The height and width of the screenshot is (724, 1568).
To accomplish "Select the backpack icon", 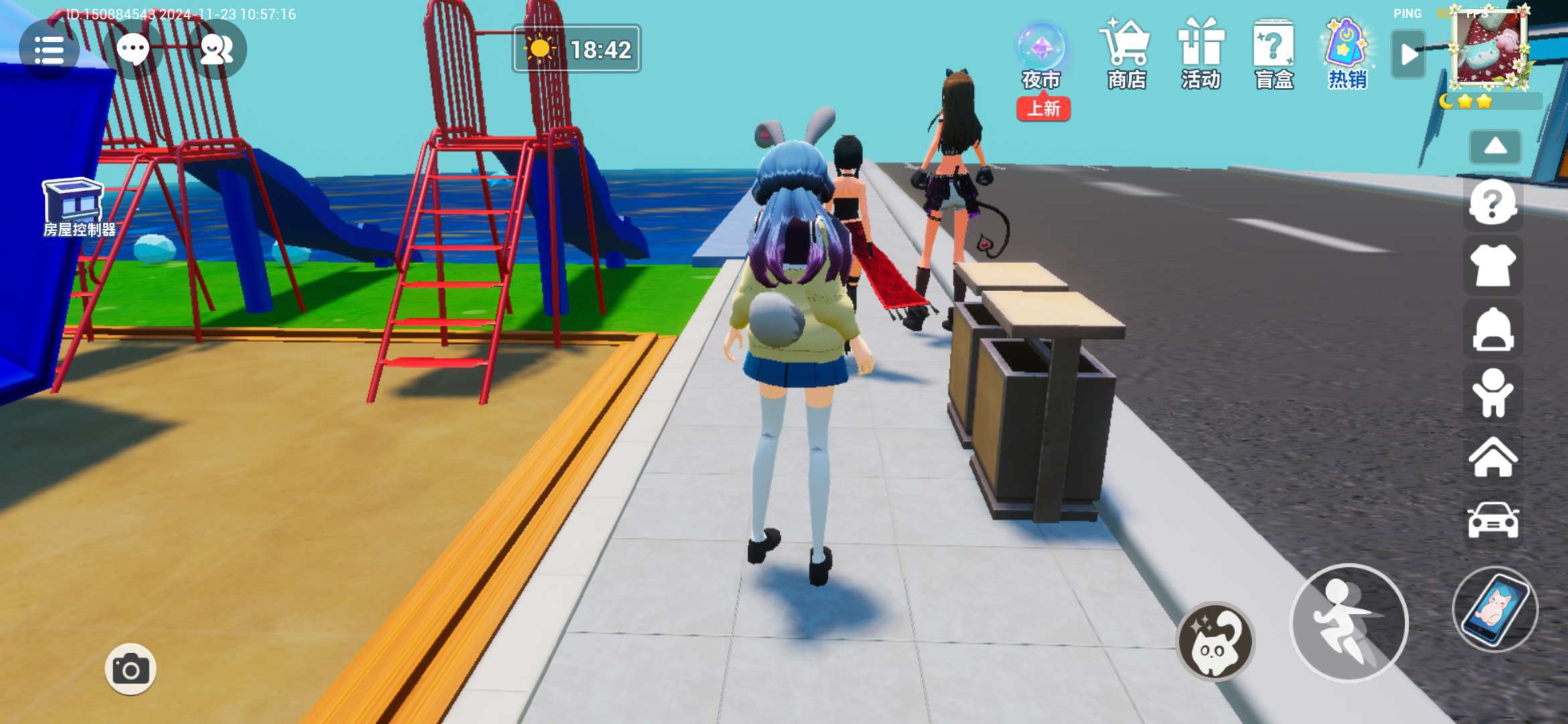I will (x=1492, y=329).
